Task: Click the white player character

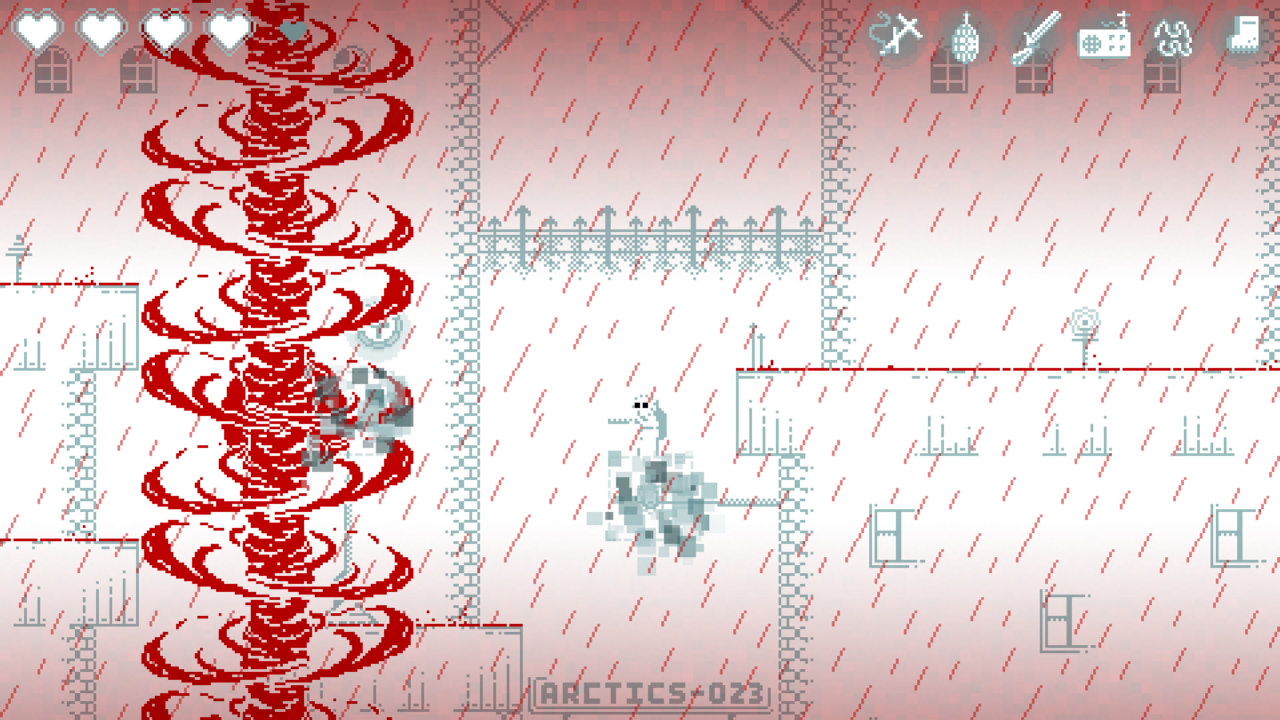Action: (x=645, y=415)
